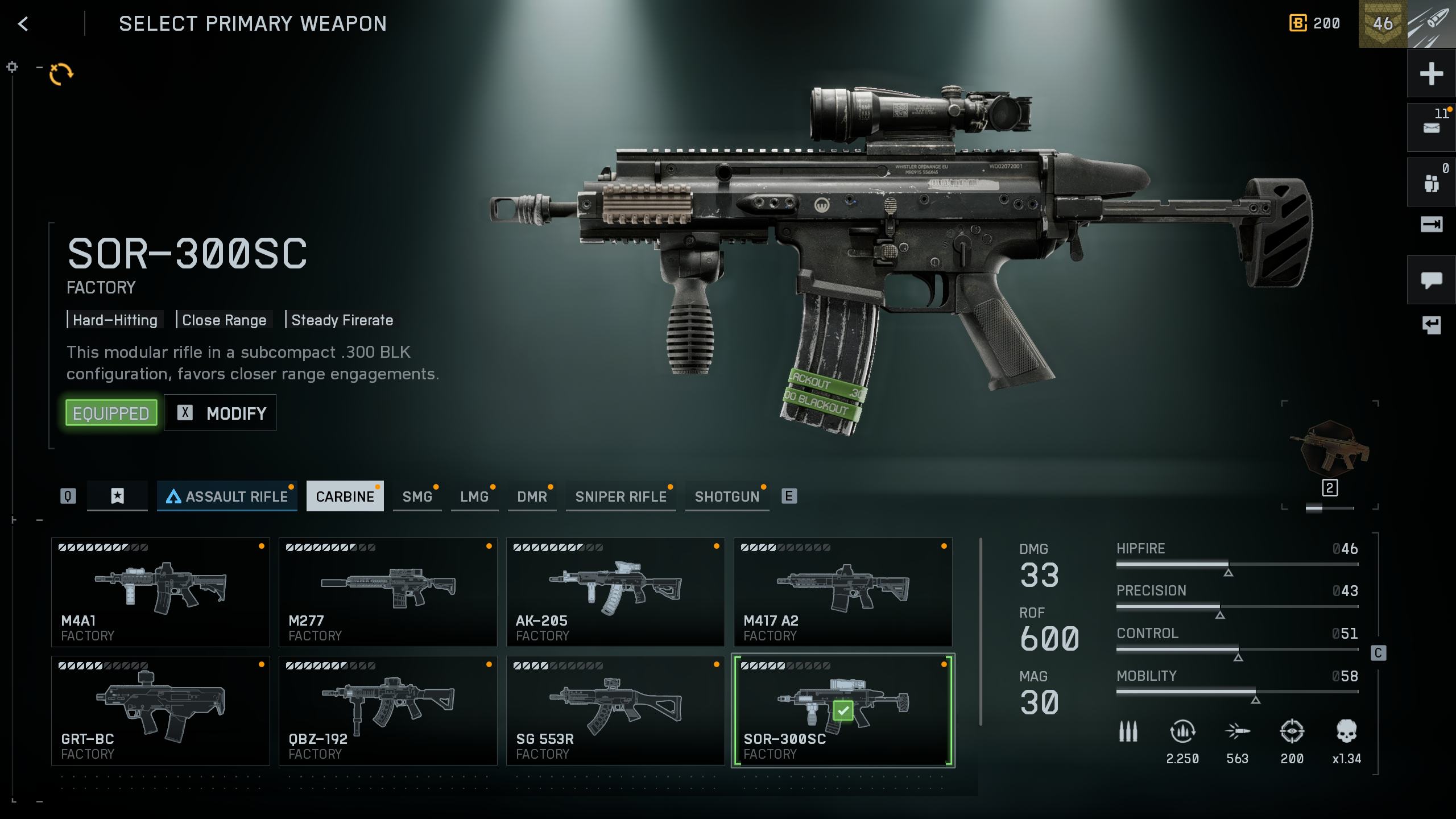Select the M277 carbine tile
The width and height of the screenshot is (1456, 819).
tap(388, 592)
